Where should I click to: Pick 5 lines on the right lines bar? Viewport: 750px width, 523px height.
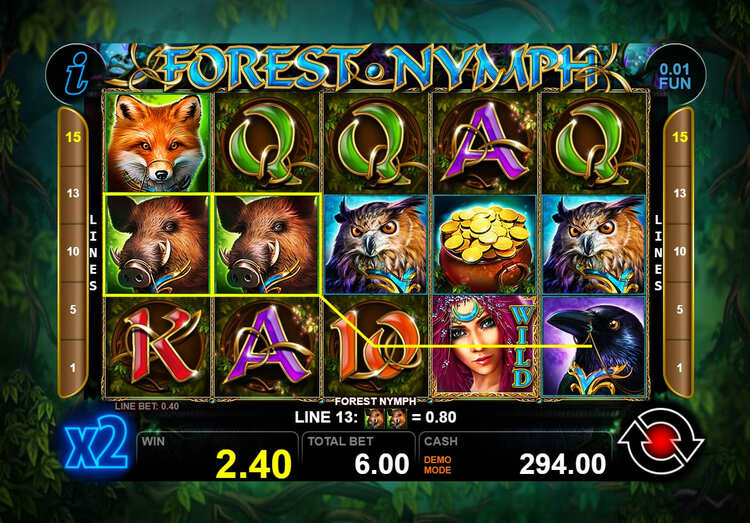tap(677, 309)
